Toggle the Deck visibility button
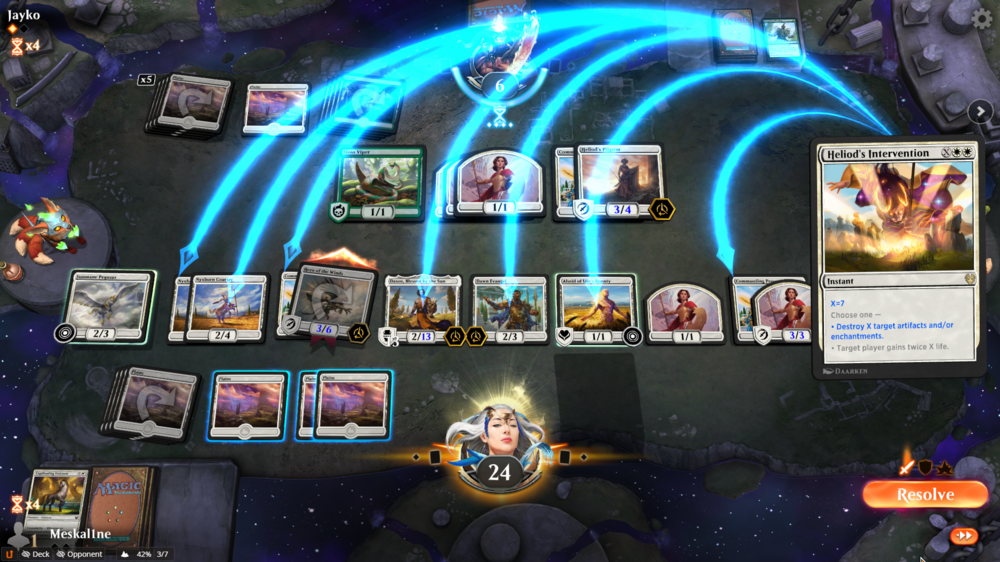This screenshot has height=562, width=1000. [35, 553]
